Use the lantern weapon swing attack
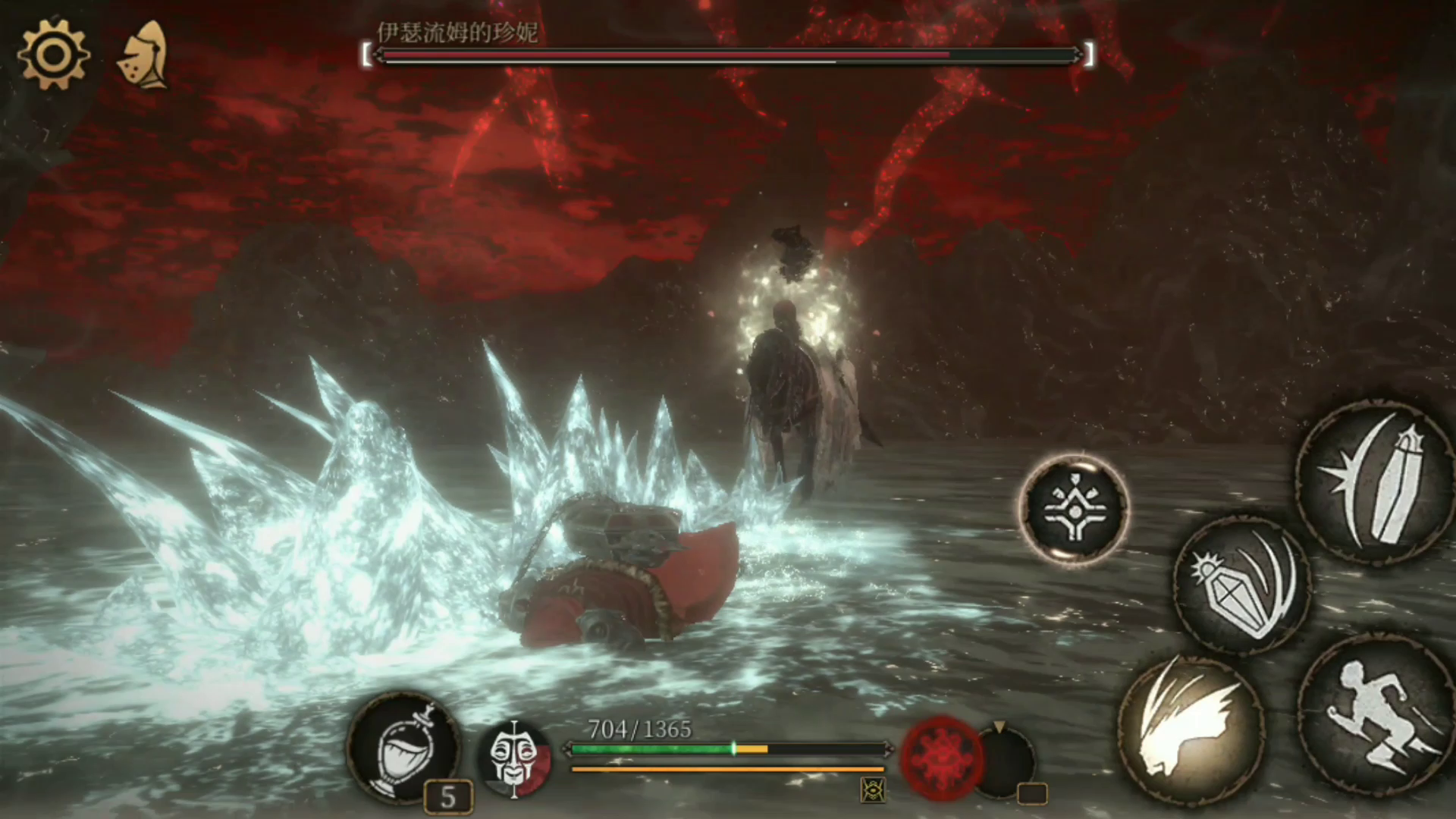 (1242, 586)
